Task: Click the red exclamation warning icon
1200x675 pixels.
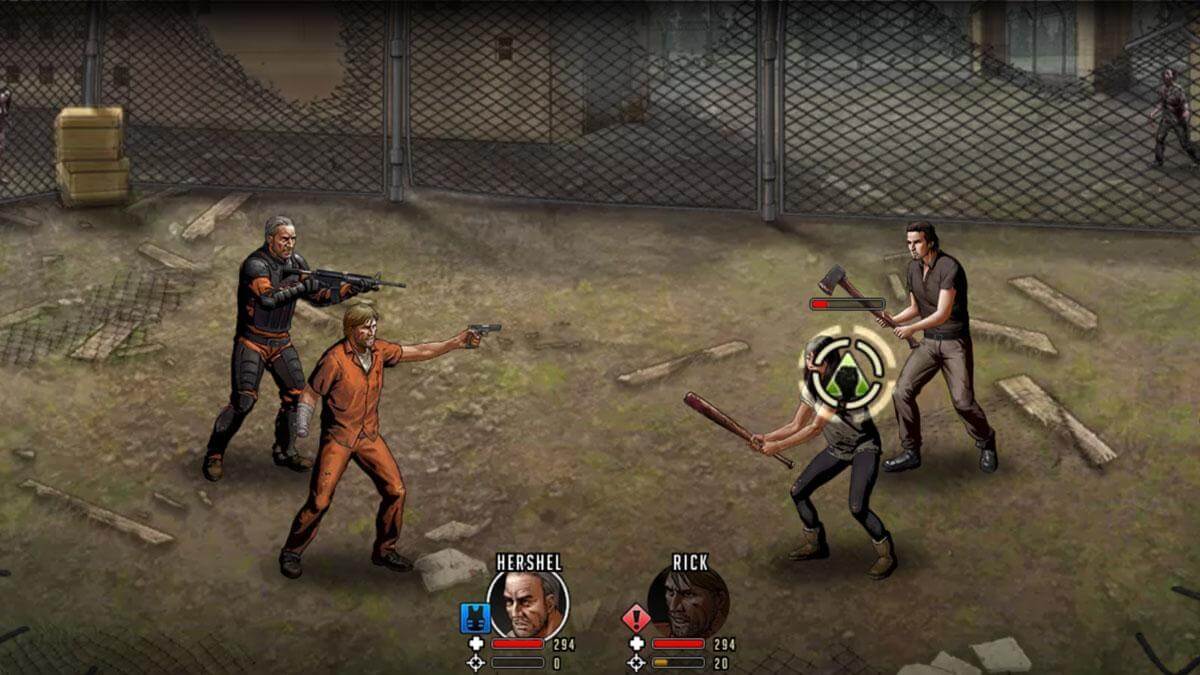Action: click(x=636, y=617)
